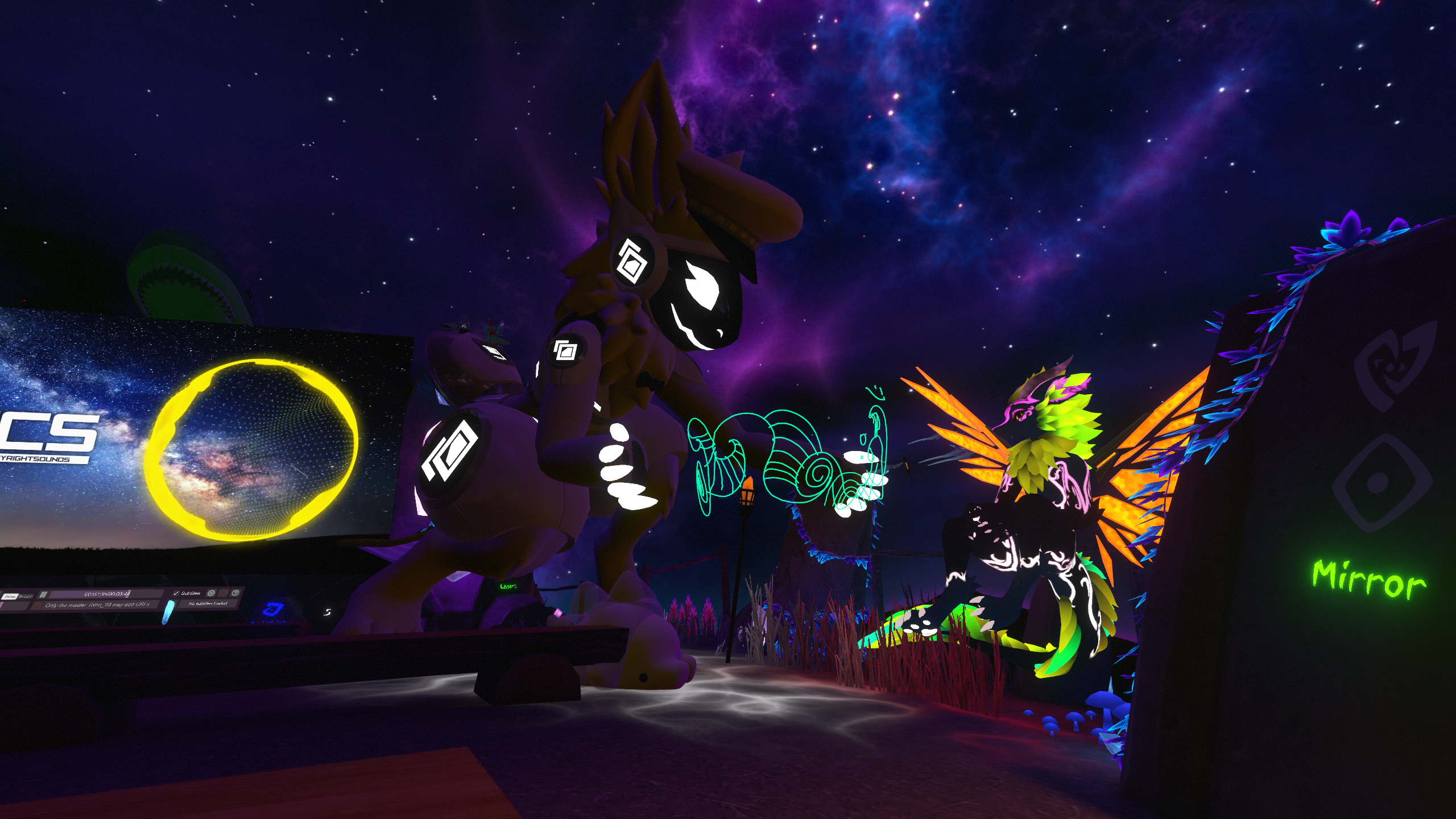Reload the video with red refresh icon

(224, 593)
